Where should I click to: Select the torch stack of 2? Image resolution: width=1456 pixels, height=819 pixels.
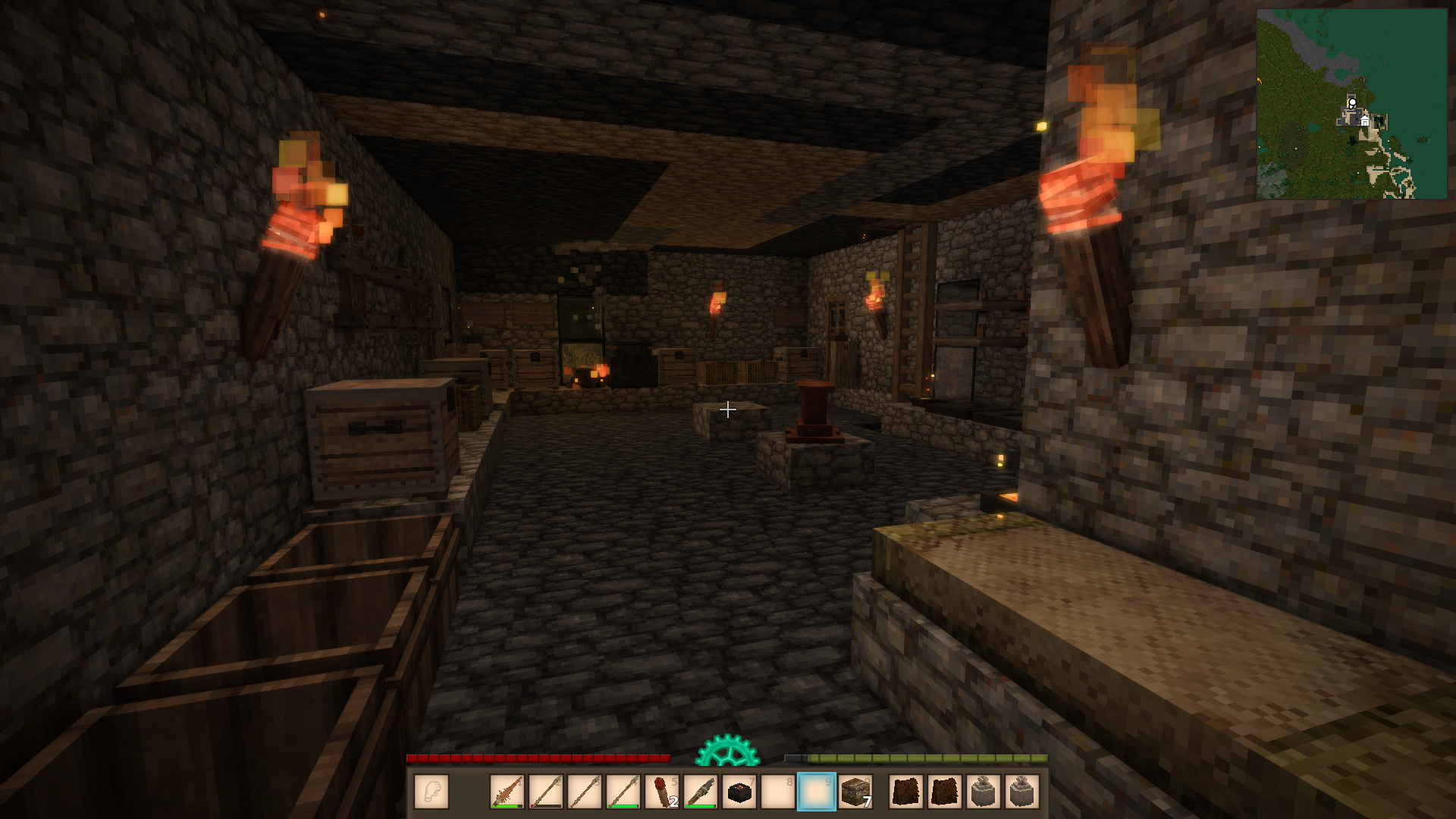pyautogui.click(x=662, y=792)
